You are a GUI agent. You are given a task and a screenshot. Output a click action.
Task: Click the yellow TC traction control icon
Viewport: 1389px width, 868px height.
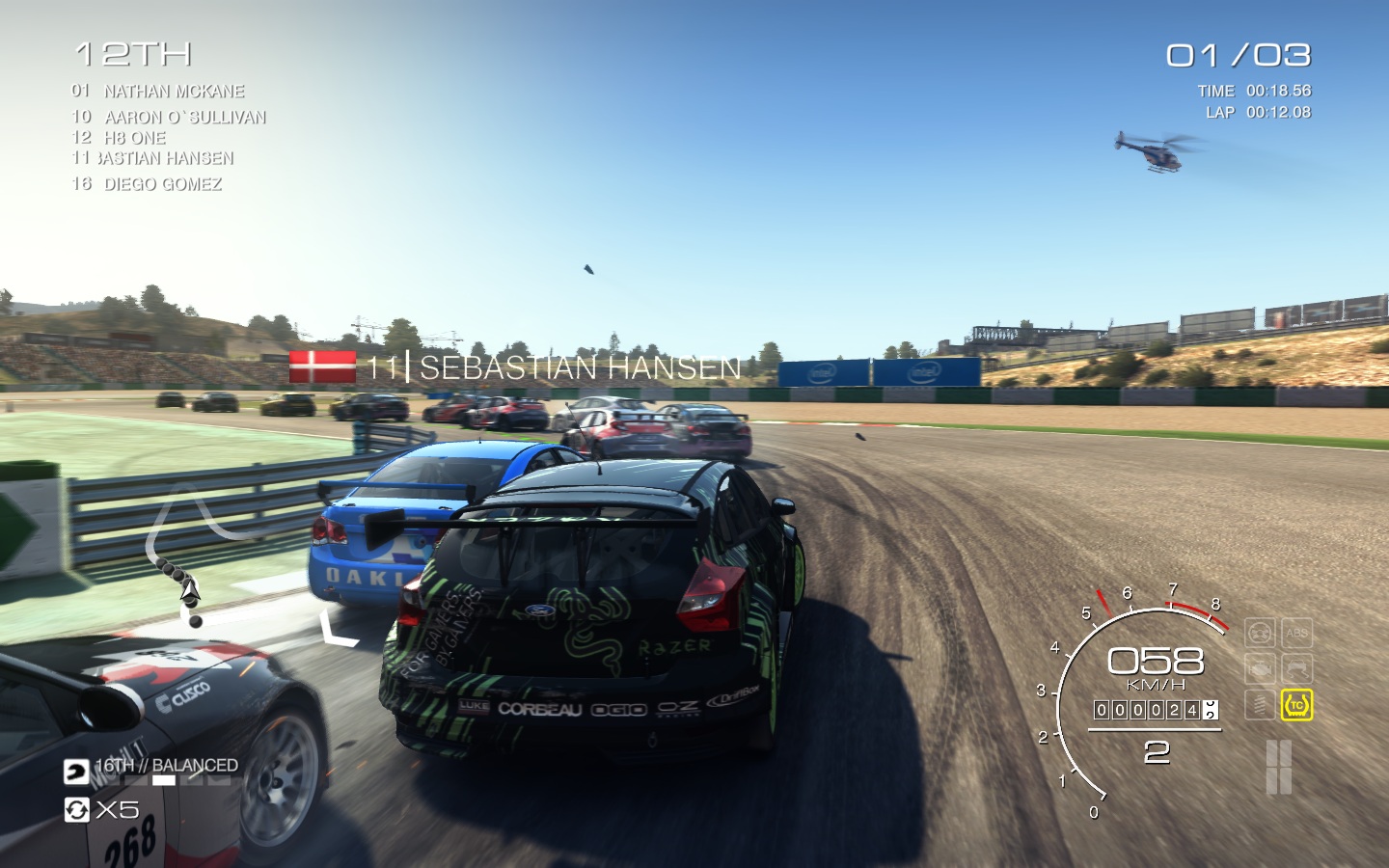click(1296, 705)
